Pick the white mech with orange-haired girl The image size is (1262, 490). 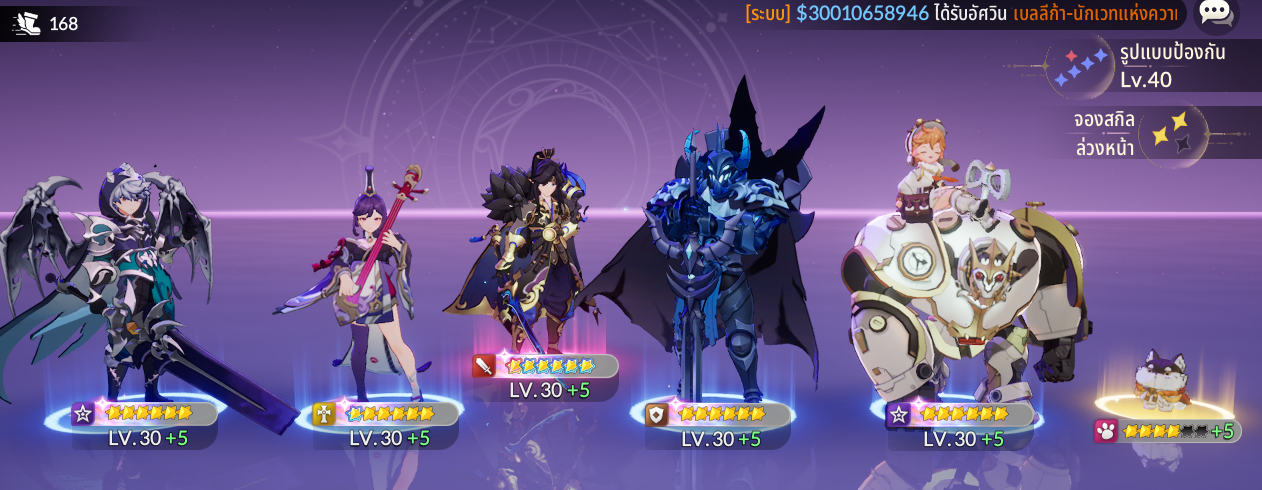pos(960,280)
